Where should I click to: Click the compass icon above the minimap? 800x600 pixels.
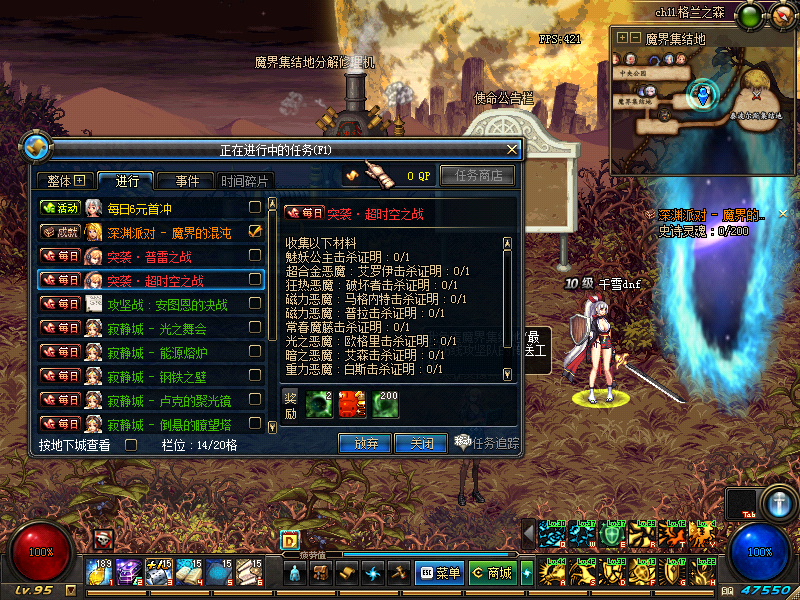click(781, 16)
